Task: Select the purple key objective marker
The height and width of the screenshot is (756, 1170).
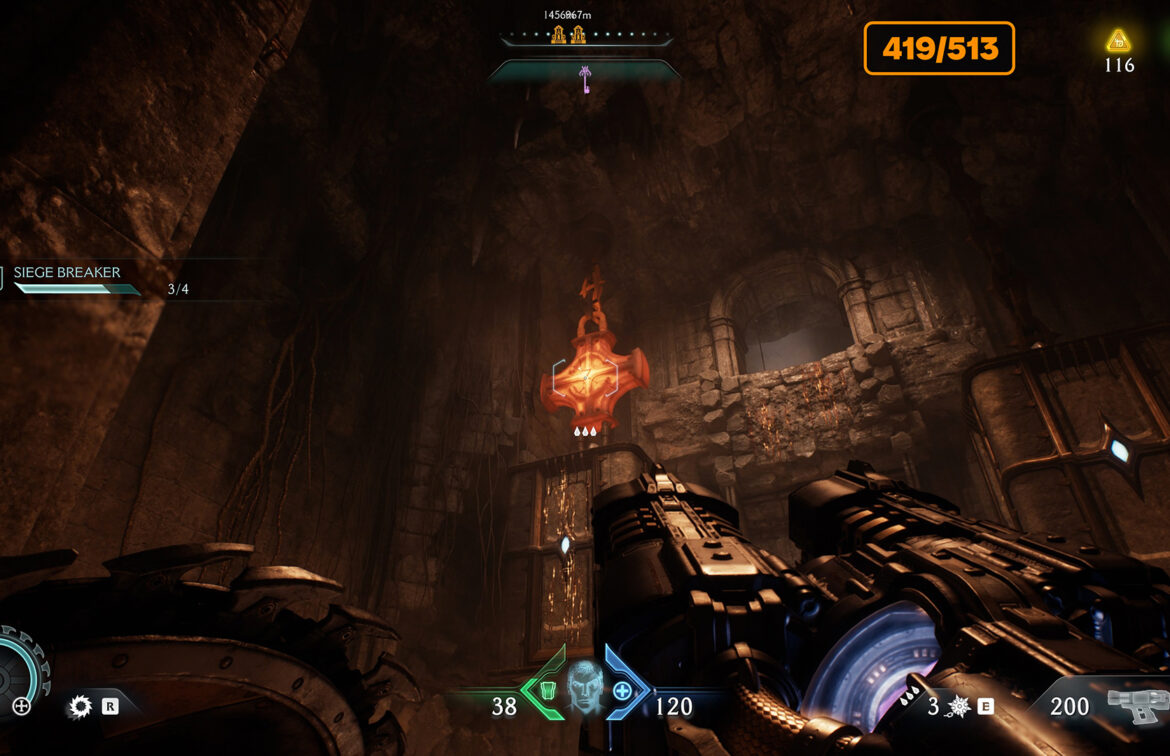Action: pos(584,76)
